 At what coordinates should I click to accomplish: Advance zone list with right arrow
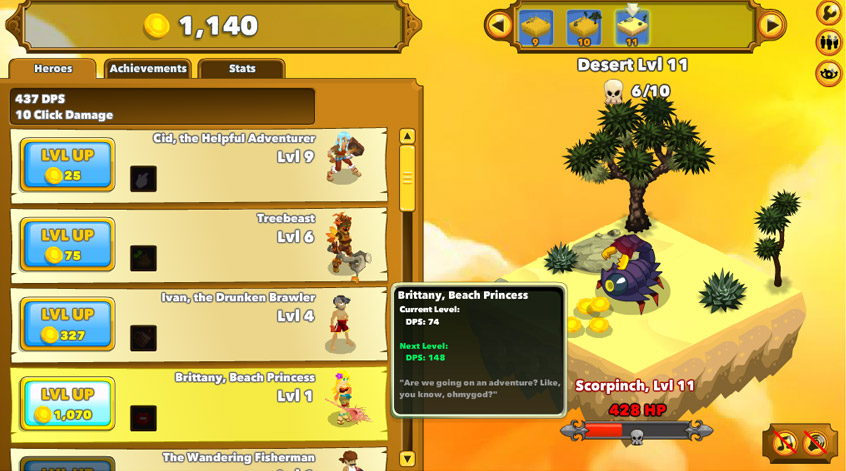[771, 25]
